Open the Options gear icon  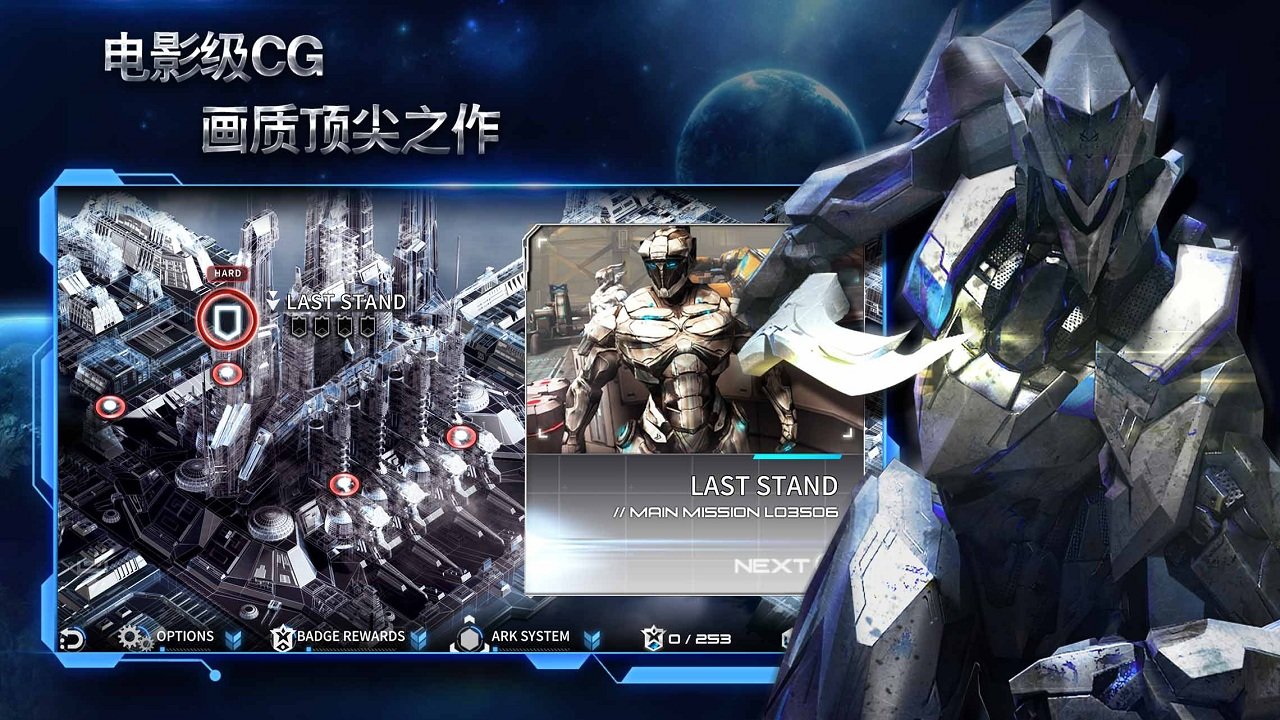[130, 635]
